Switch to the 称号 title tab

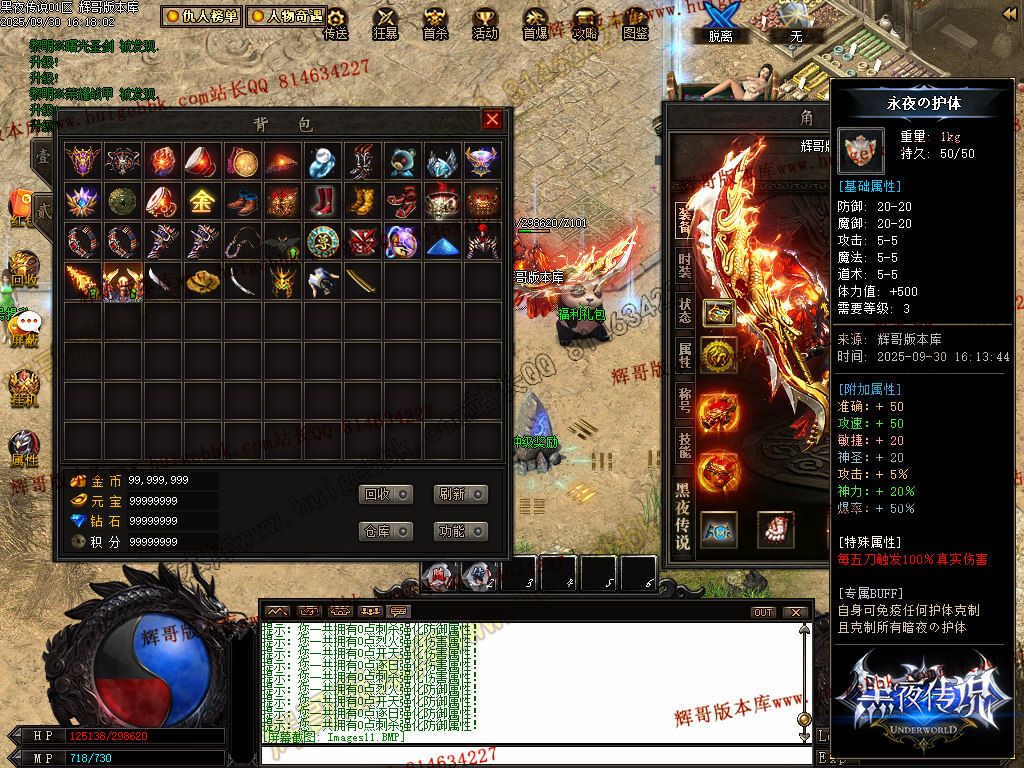684,400
